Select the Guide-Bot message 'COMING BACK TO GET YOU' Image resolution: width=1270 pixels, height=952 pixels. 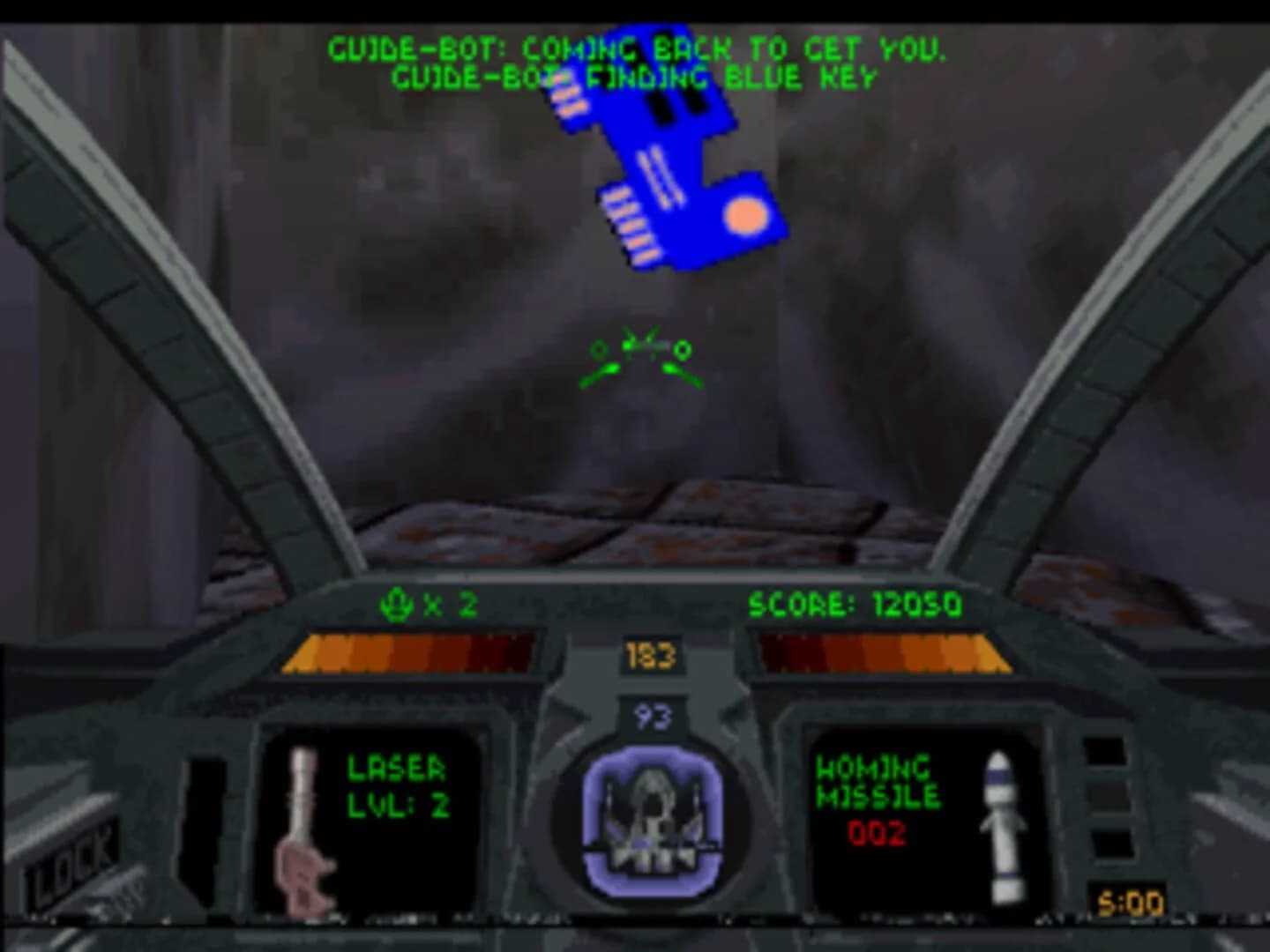coord(639,48)
